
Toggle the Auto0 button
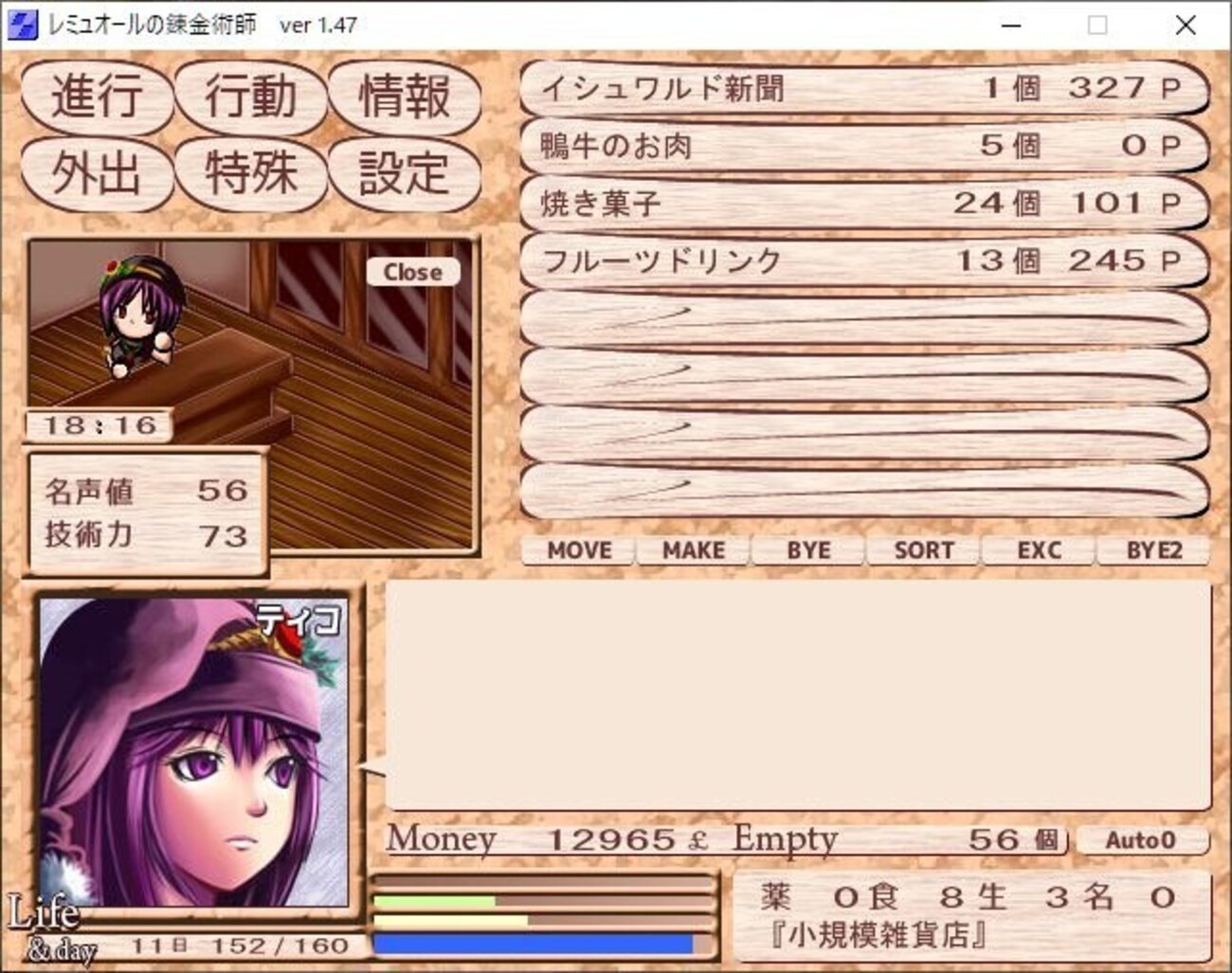[1141, 840]
